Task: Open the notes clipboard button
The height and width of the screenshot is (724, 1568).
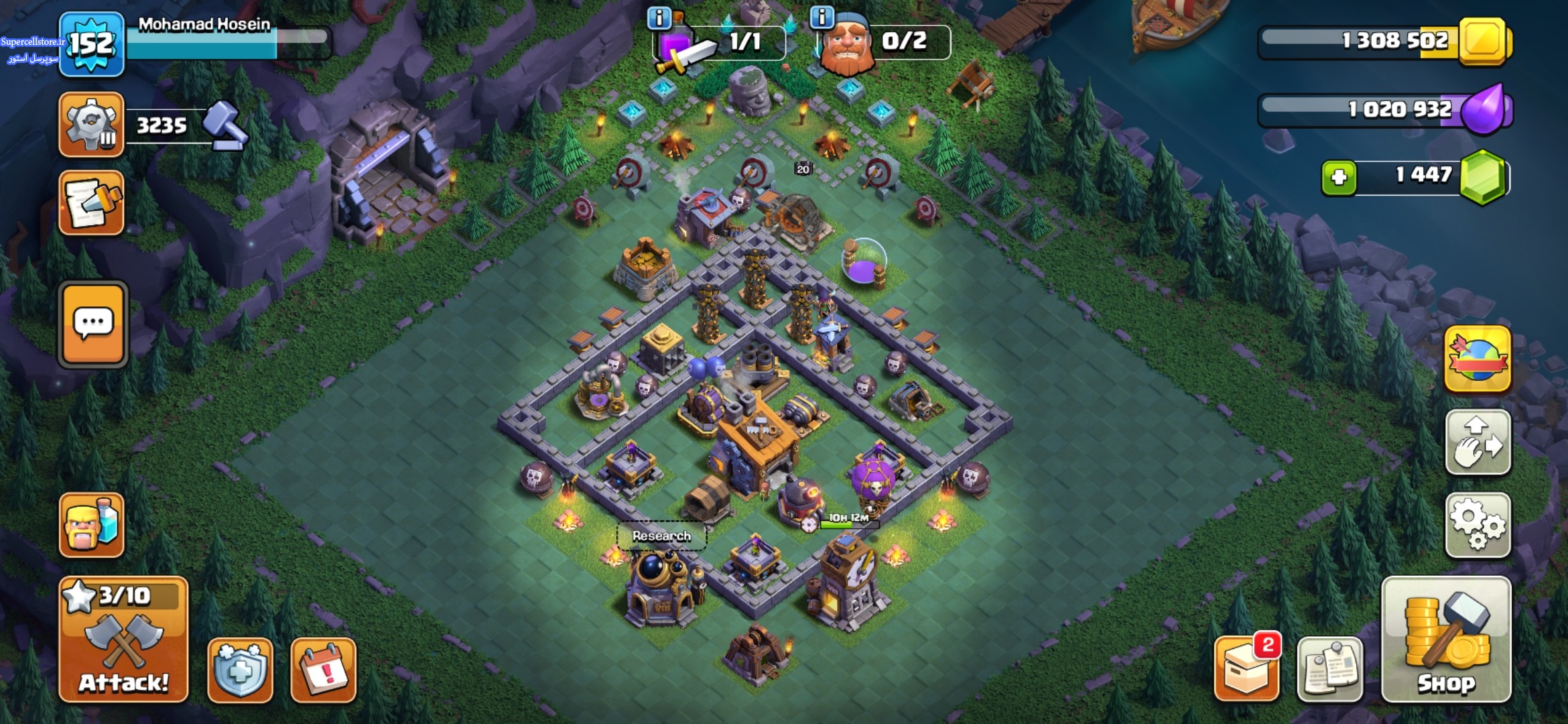Action: click(x=1329, y=670)
